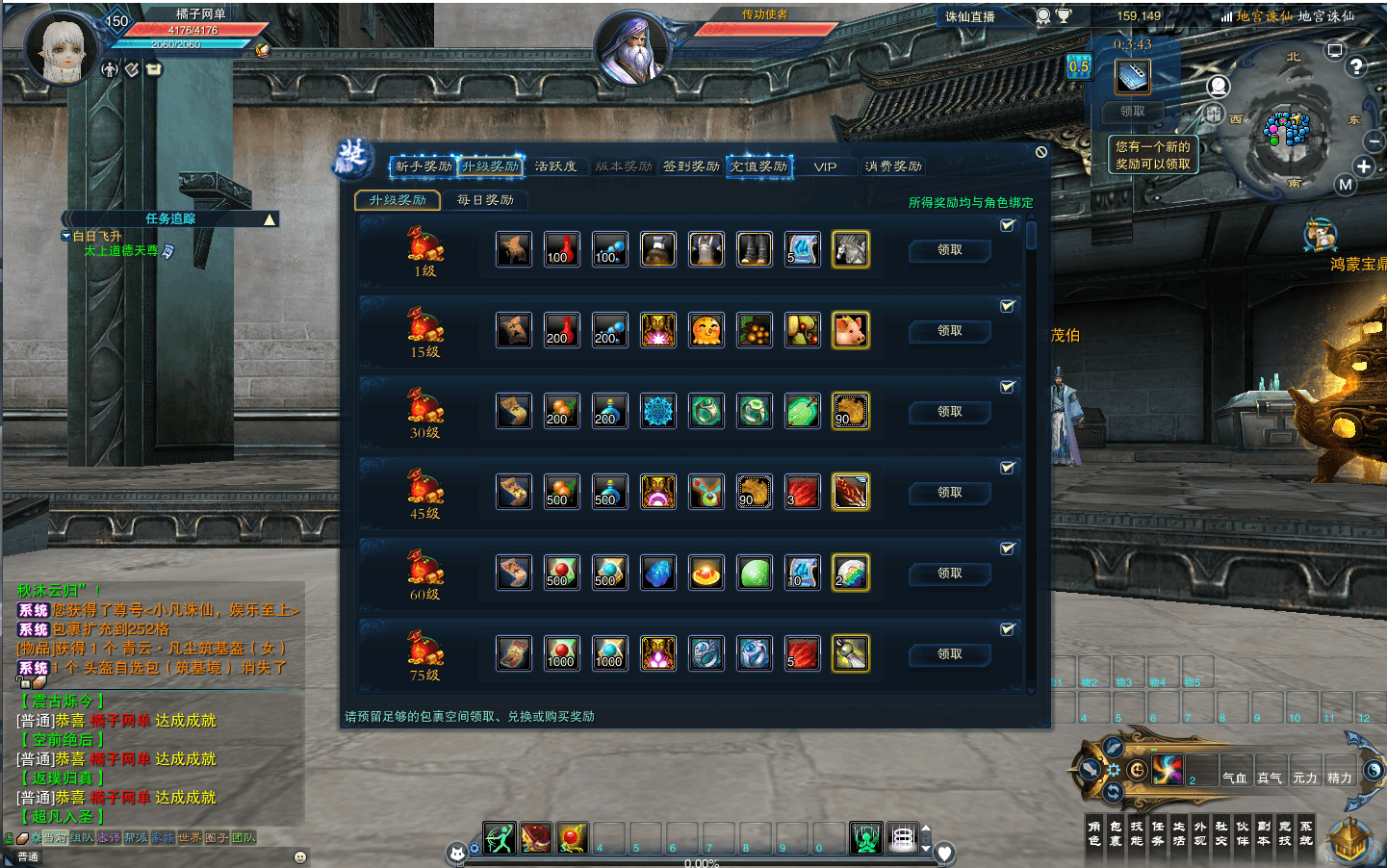Image resolution: width=1387 pixels, height=868 pixels.
Task: Close the rewards panel
Action: pyautogui.click(x=1041, y=152)
